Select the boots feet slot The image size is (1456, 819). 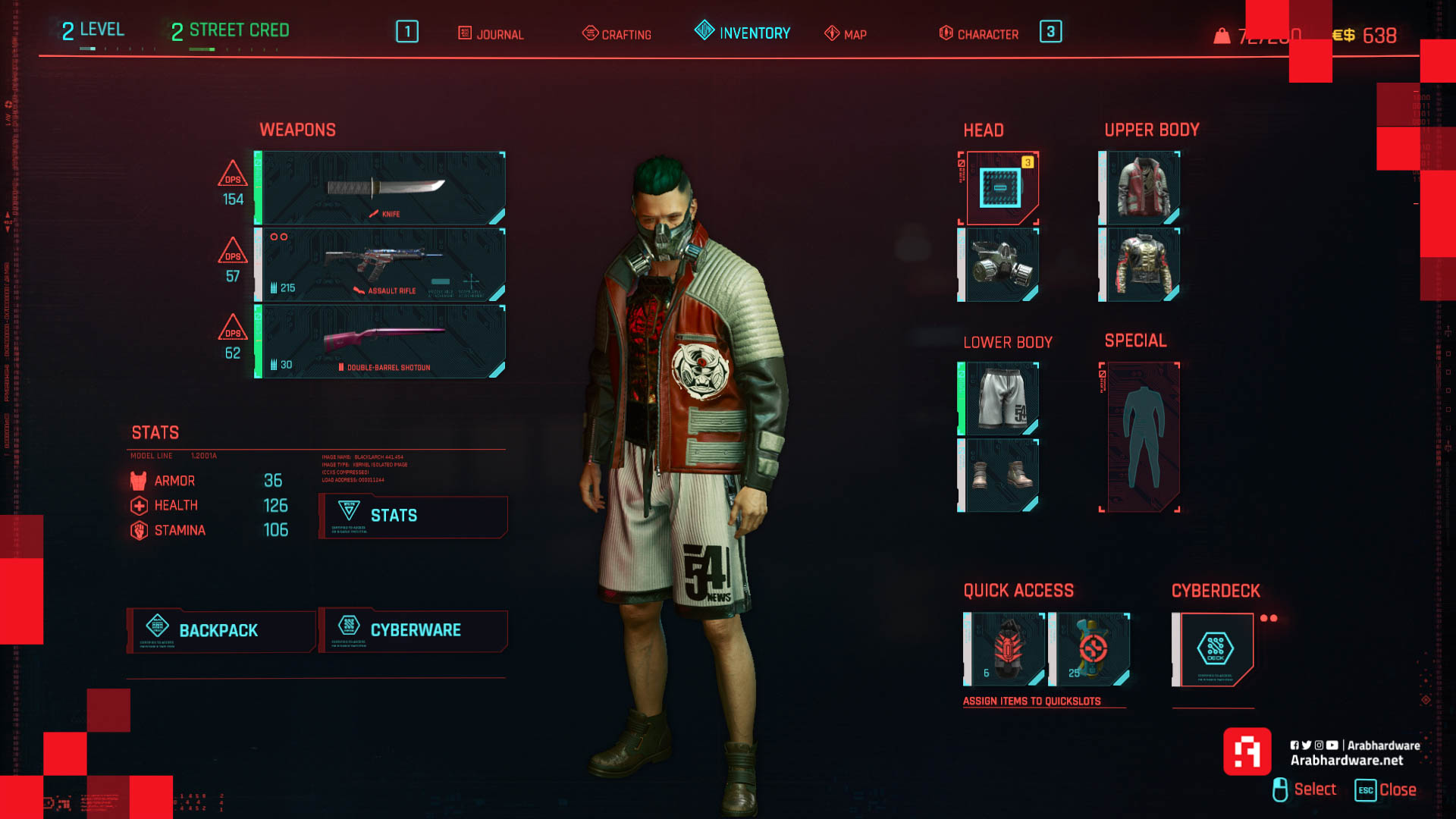click(x=999, y=475)
